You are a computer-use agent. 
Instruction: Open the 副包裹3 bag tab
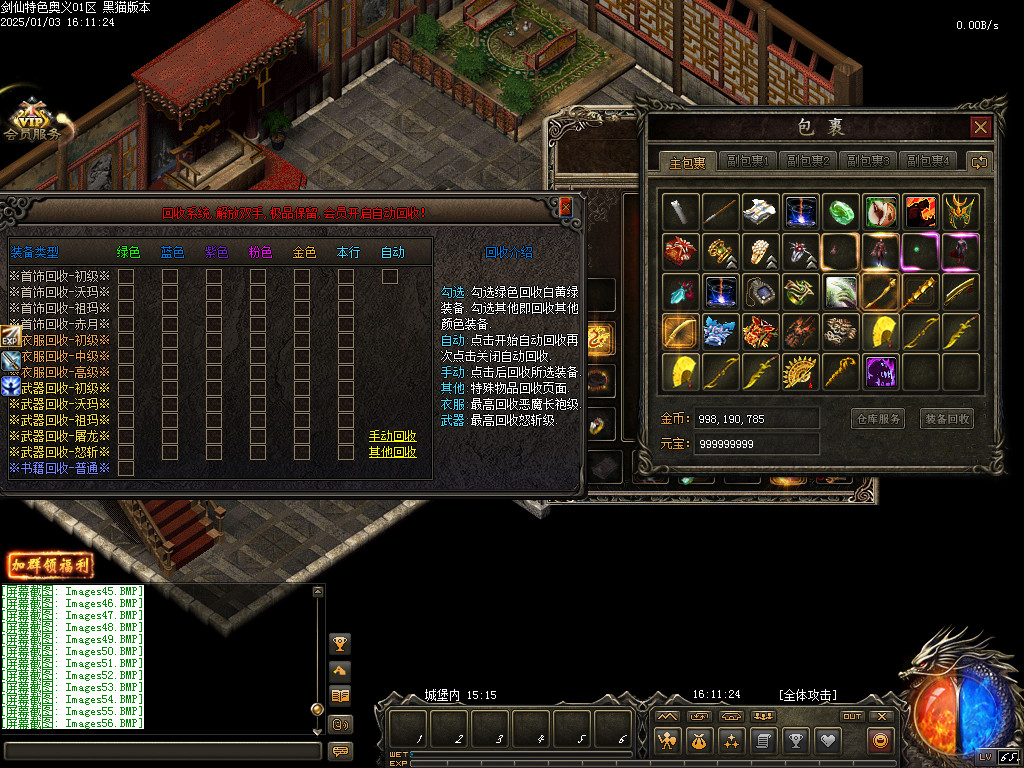pyautogui.click(x=868, y=161)
